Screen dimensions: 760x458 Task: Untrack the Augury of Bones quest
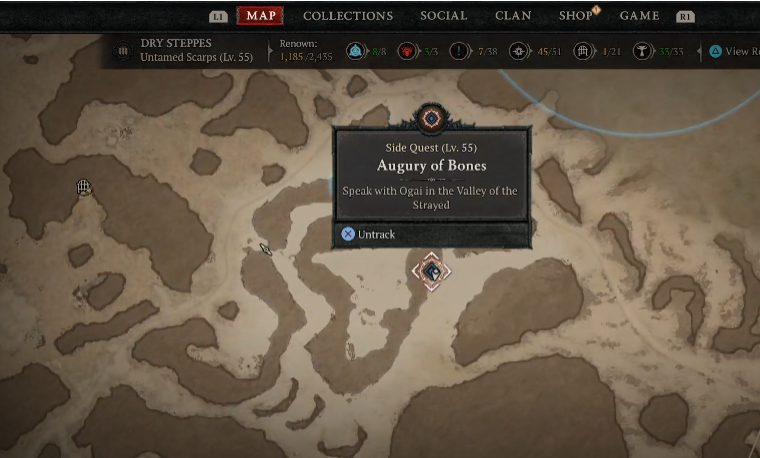(368, 234)
